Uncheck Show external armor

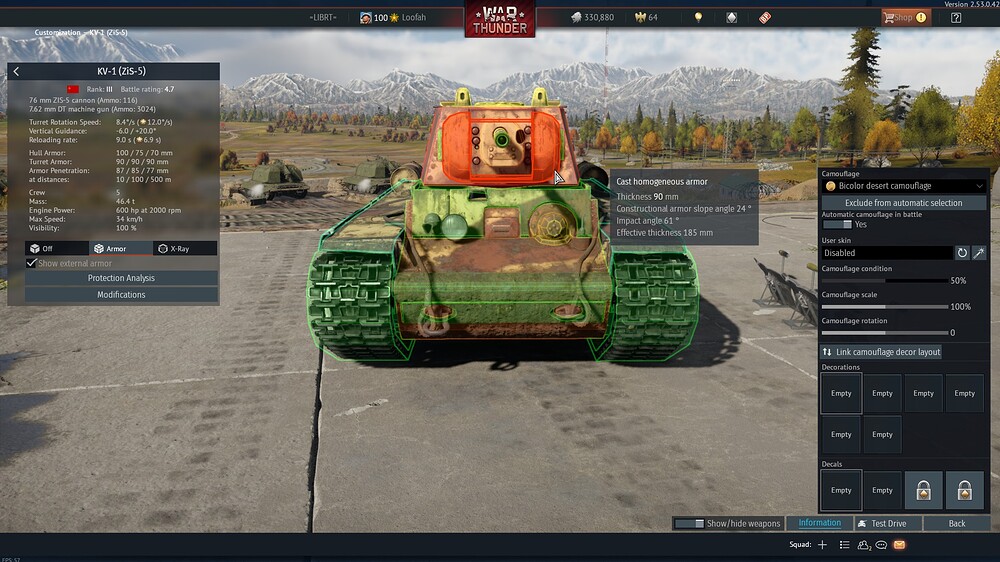(x=32, y=263)
